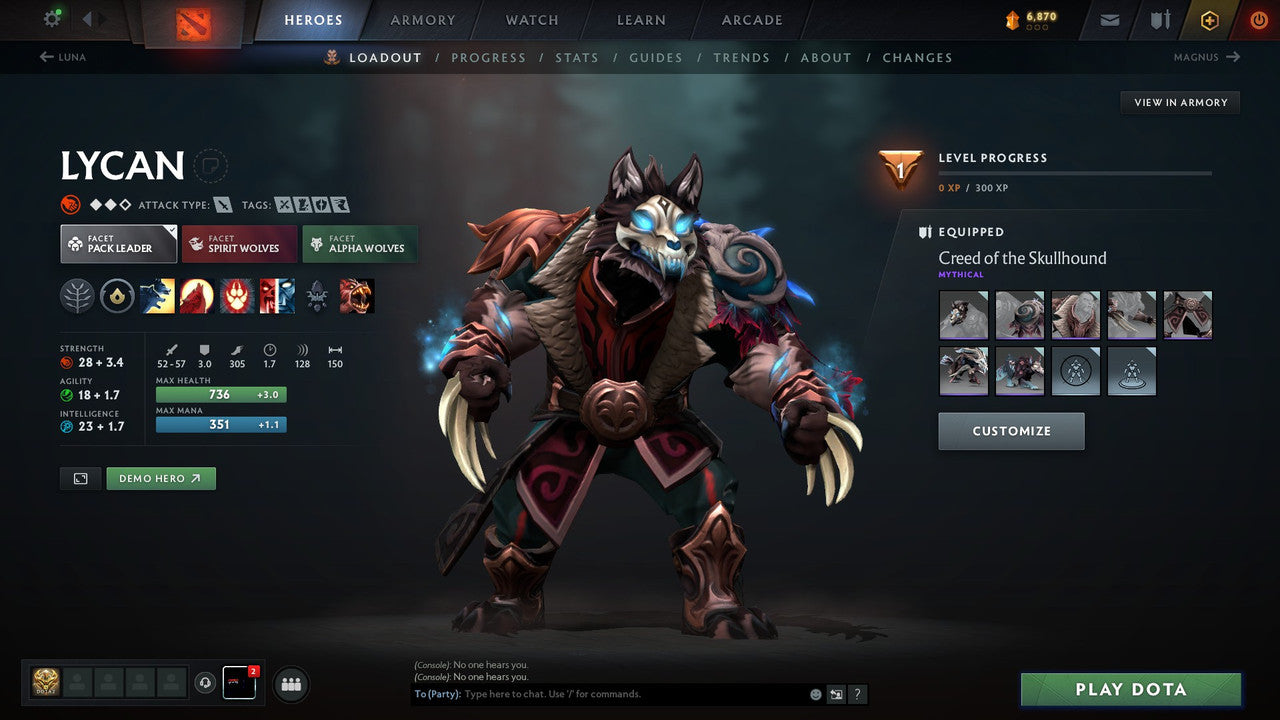Screen dimensions: 1280x720
Task: Click the Shapeshift ability icon
Action: point(277,295)
